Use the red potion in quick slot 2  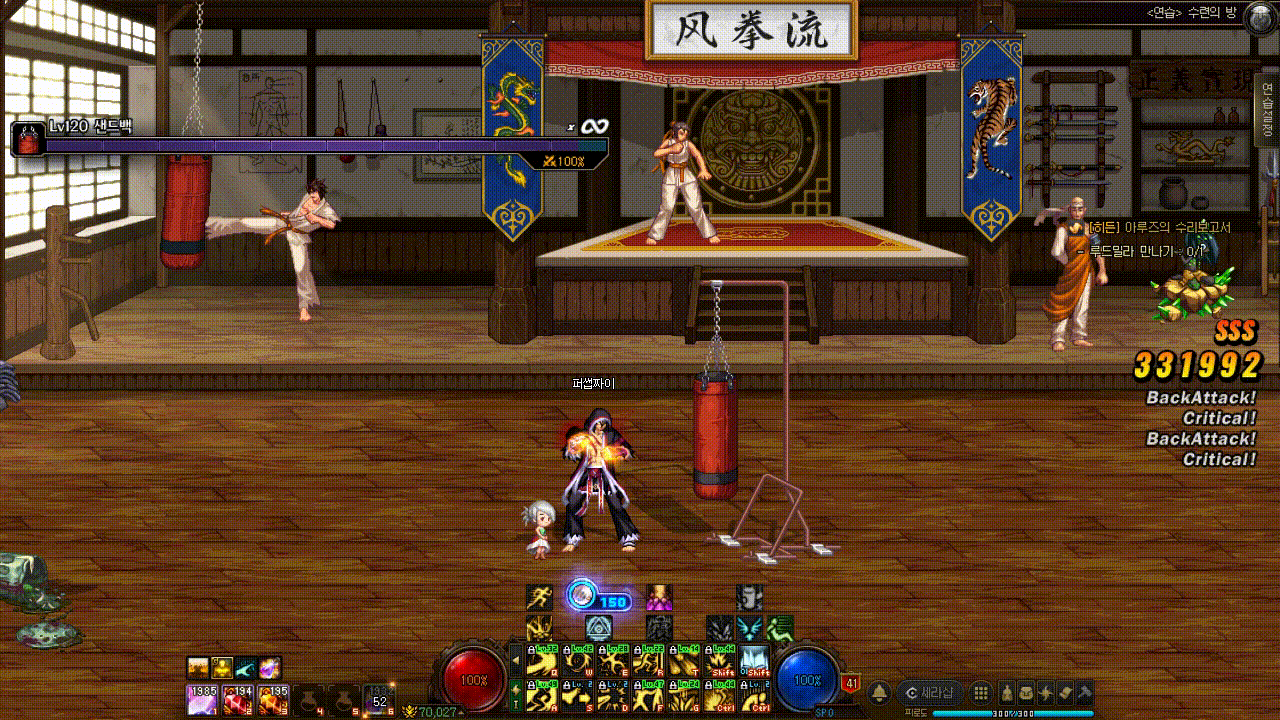coord(237,700)
